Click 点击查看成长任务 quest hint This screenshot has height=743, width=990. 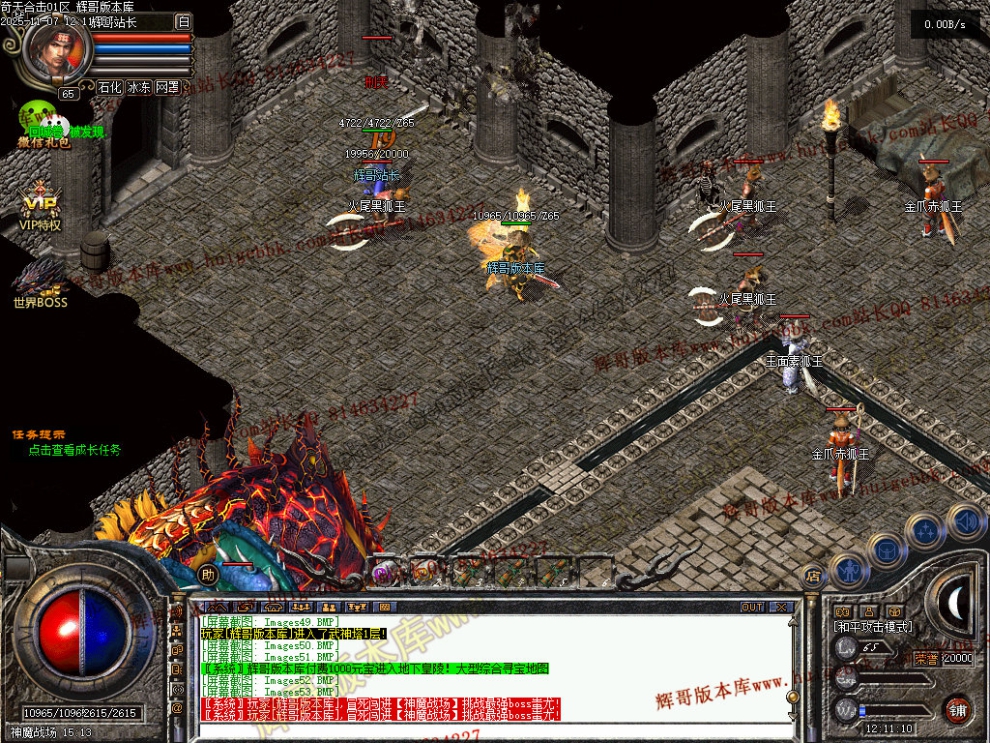pyautogui.click(x=74, y=450)
